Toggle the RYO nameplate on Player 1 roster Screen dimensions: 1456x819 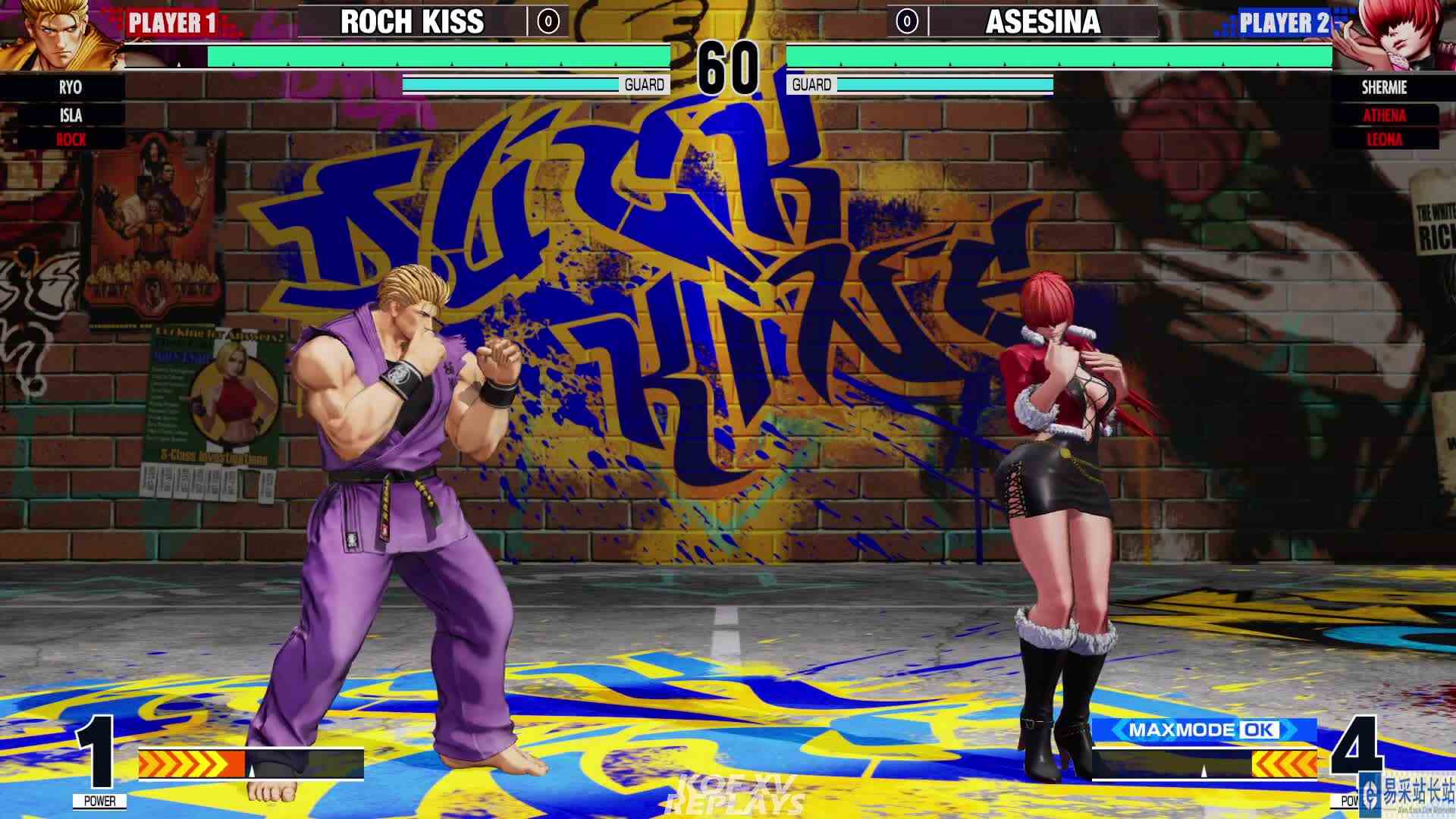(x=68, y=88)
